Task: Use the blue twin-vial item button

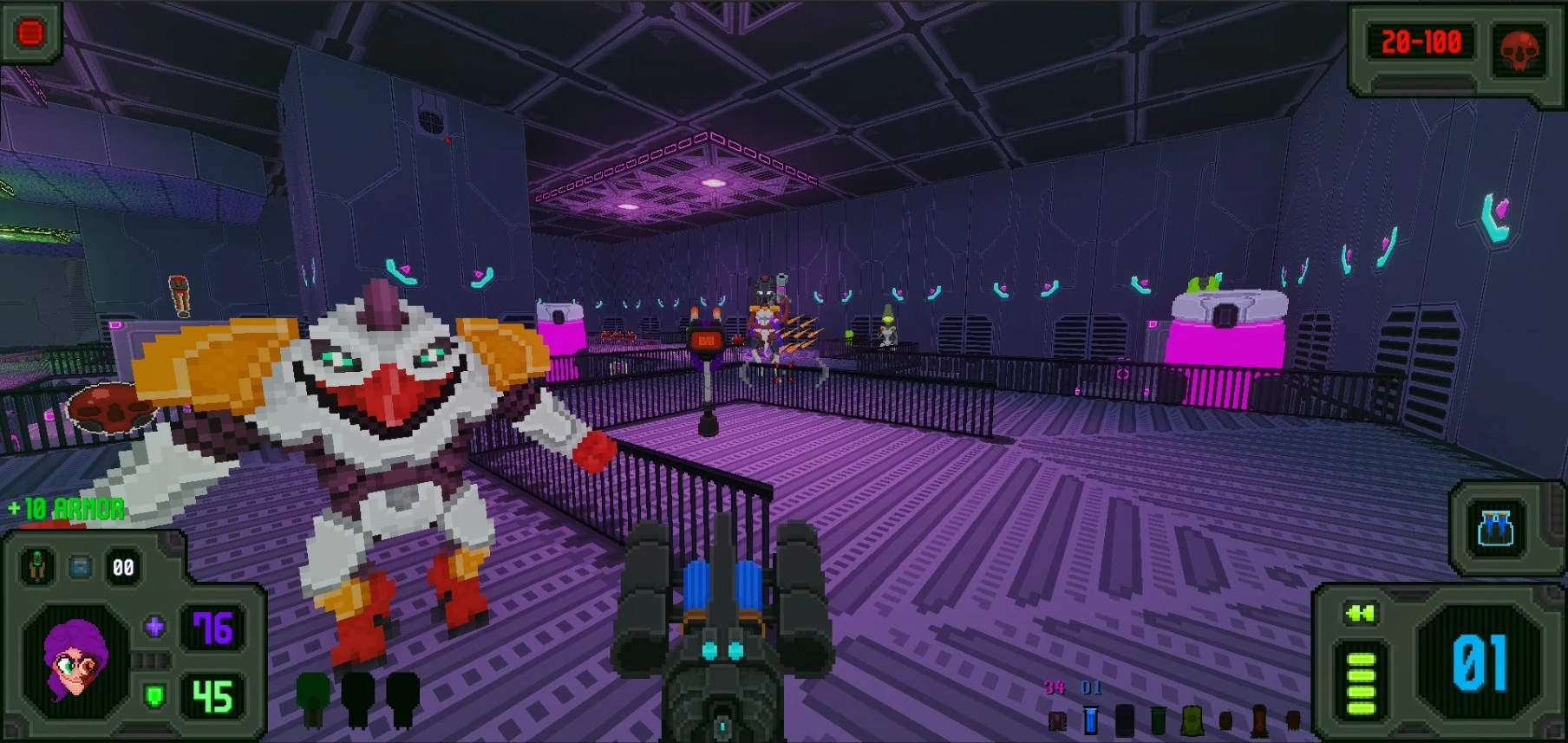Action: (1495, 528)
